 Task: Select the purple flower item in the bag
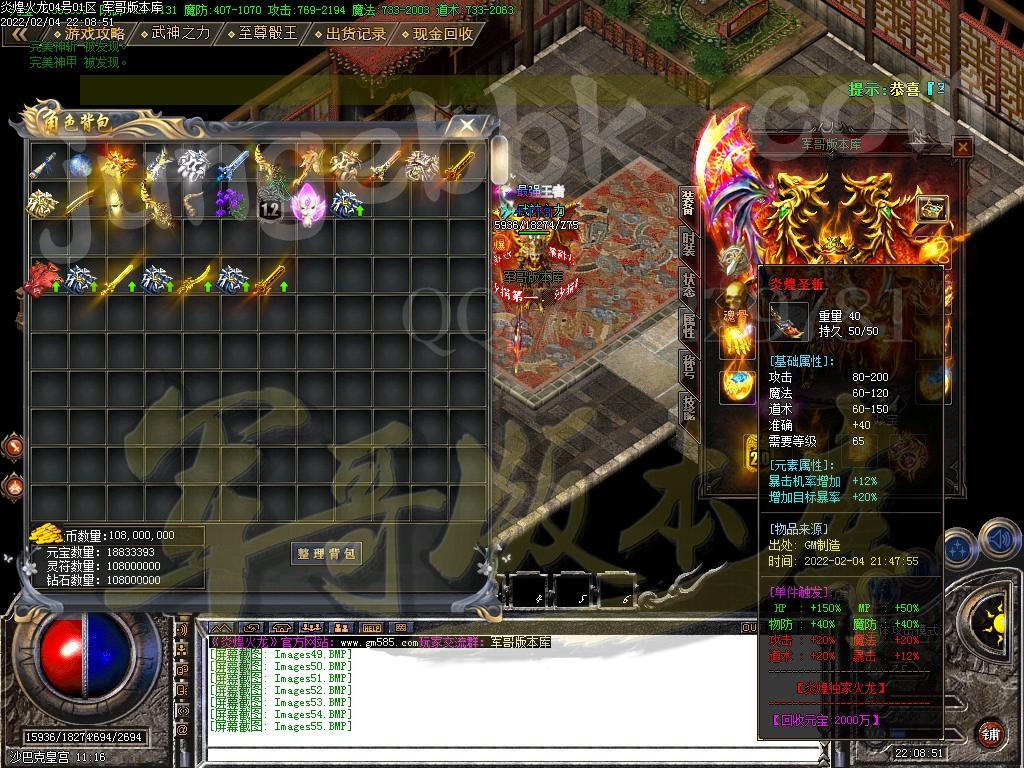pos(233,202)
